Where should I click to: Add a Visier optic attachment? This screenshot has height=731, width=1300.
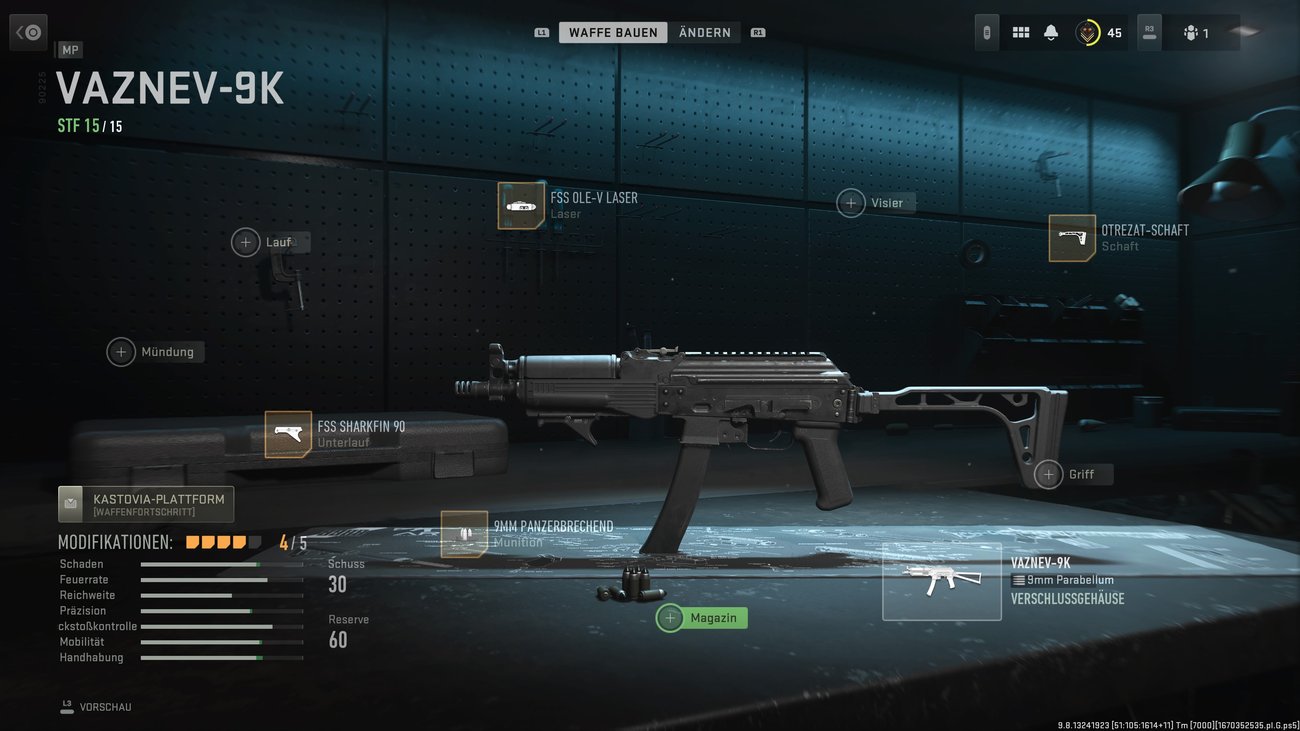pyautogui.click(x=851, y=203)
